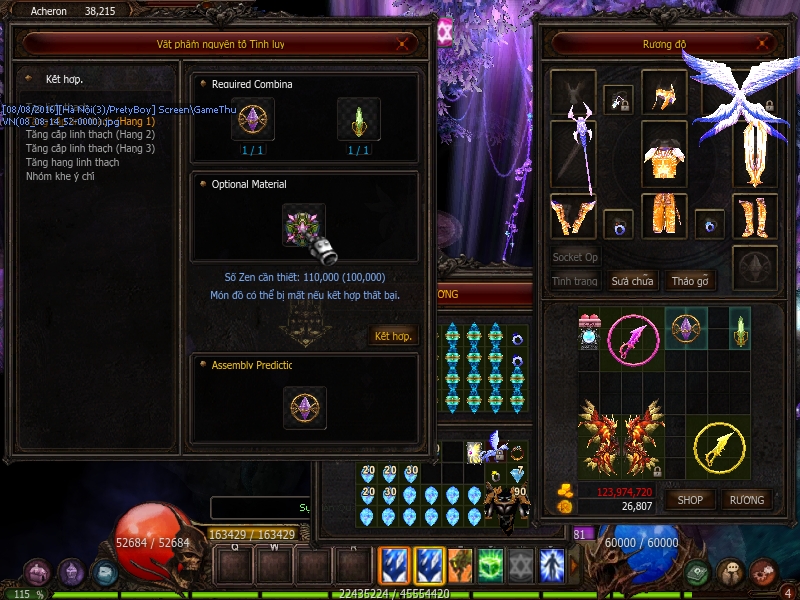
Task: Click the Tháo gỡ button
Action: click(x=689, y=281)
